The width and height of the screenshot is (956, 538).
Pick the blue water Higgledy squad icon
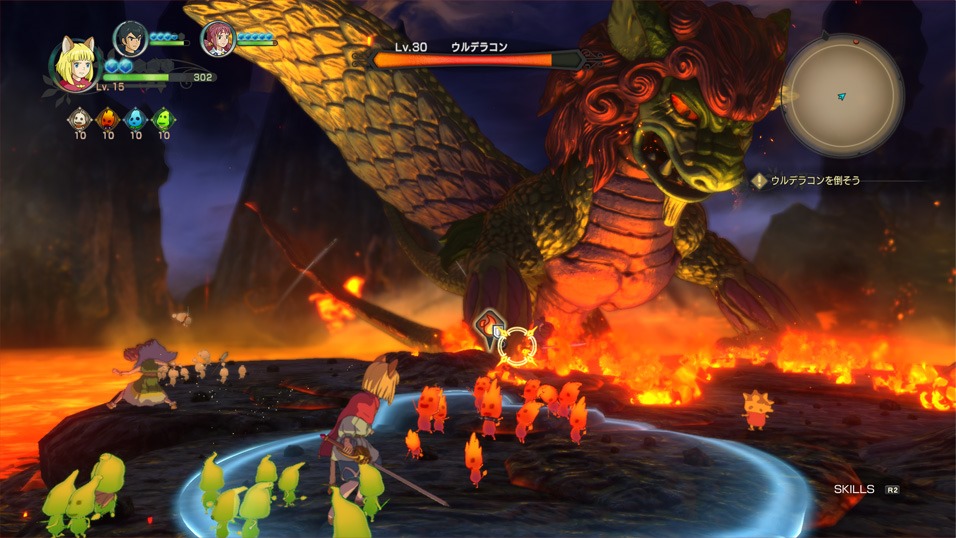[x=136, y=119]
